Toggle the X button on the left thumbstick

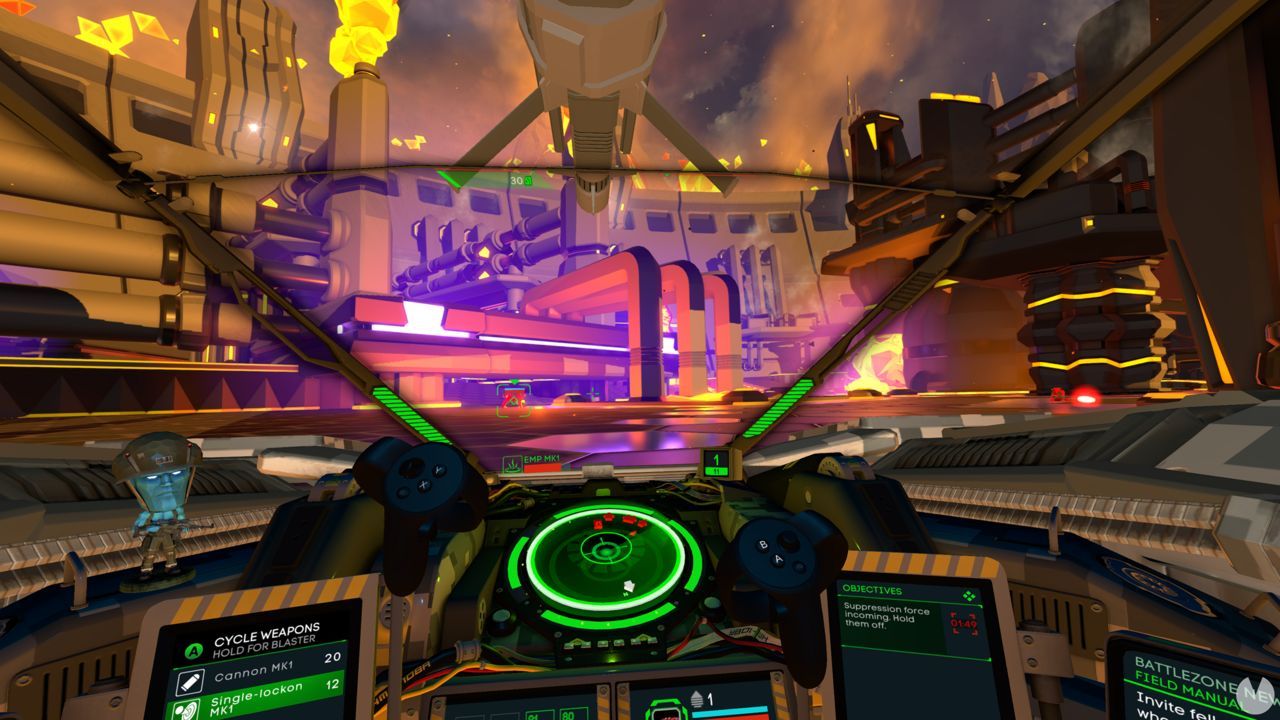[424, 486]
